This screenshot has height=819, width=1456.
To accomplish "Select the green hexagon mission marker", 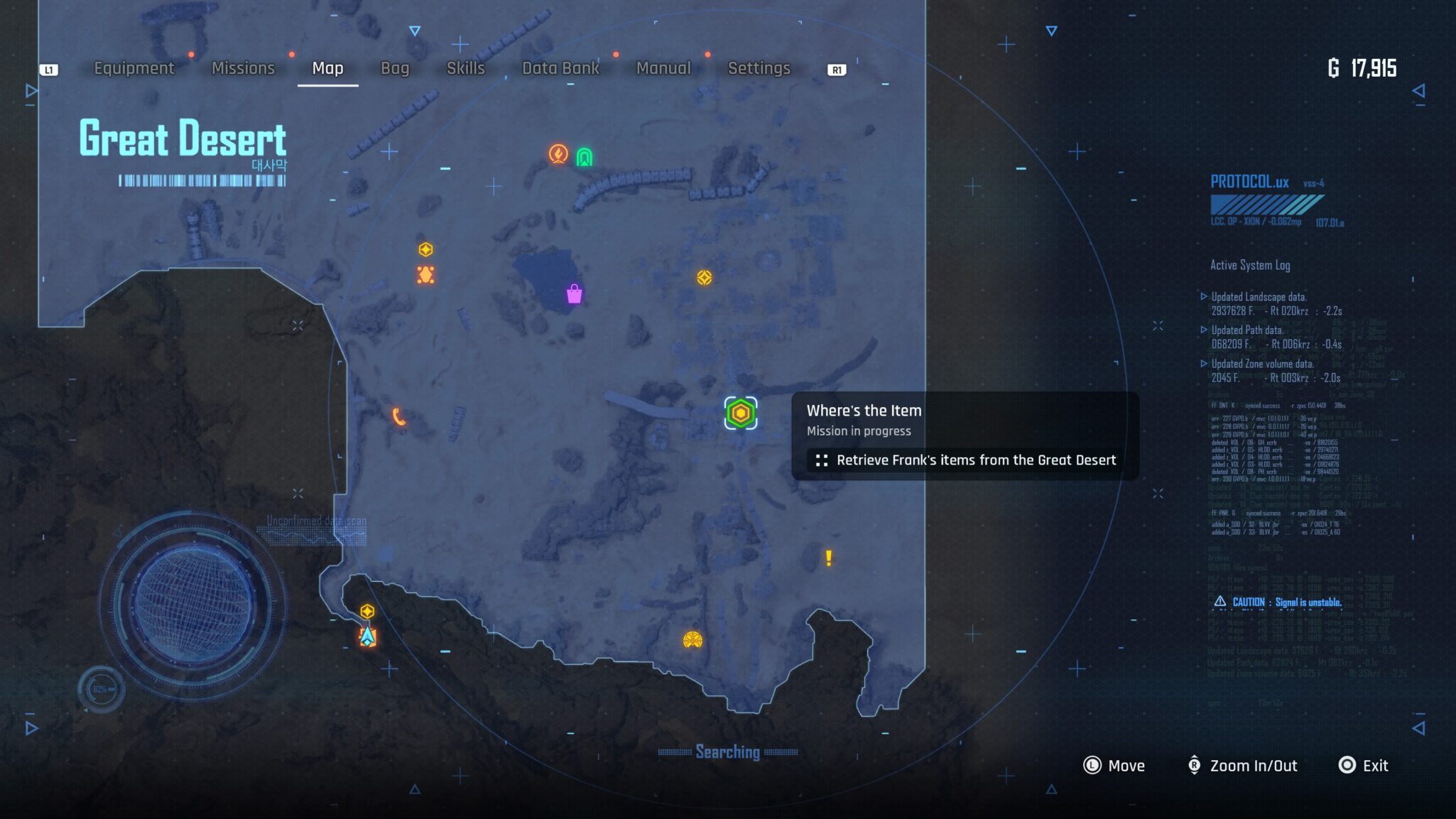I will point(740,413).
